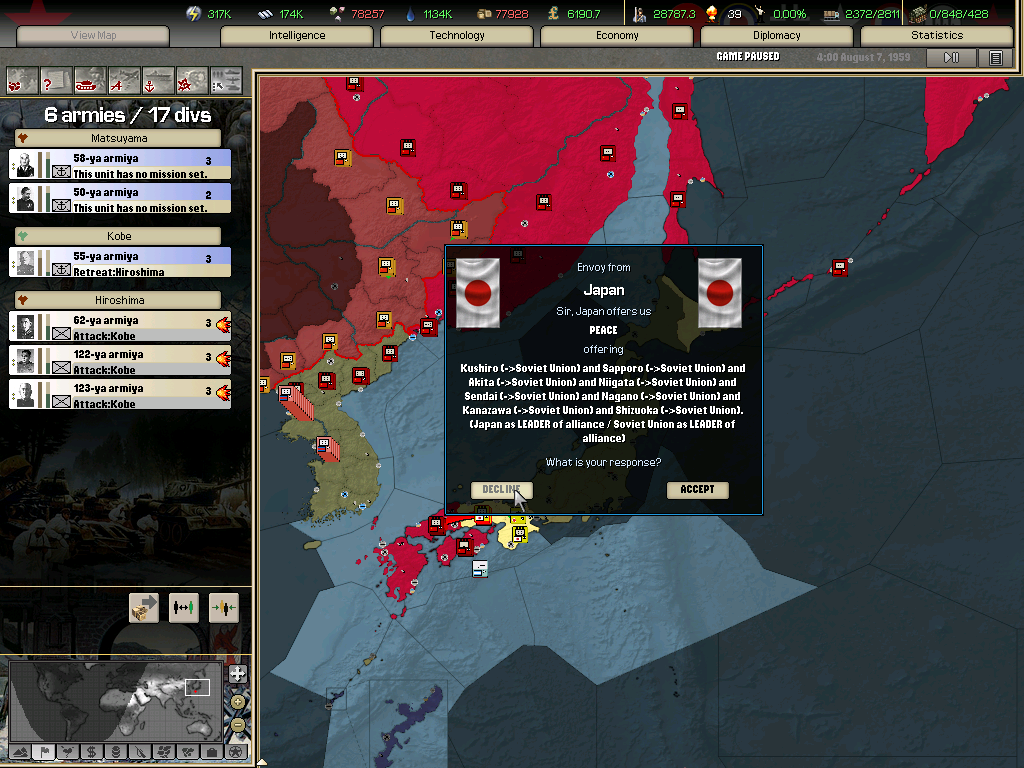This screenshot has width=1024, height=768.
Task: Open the Intelligence tab
Action: coord(297,36)
